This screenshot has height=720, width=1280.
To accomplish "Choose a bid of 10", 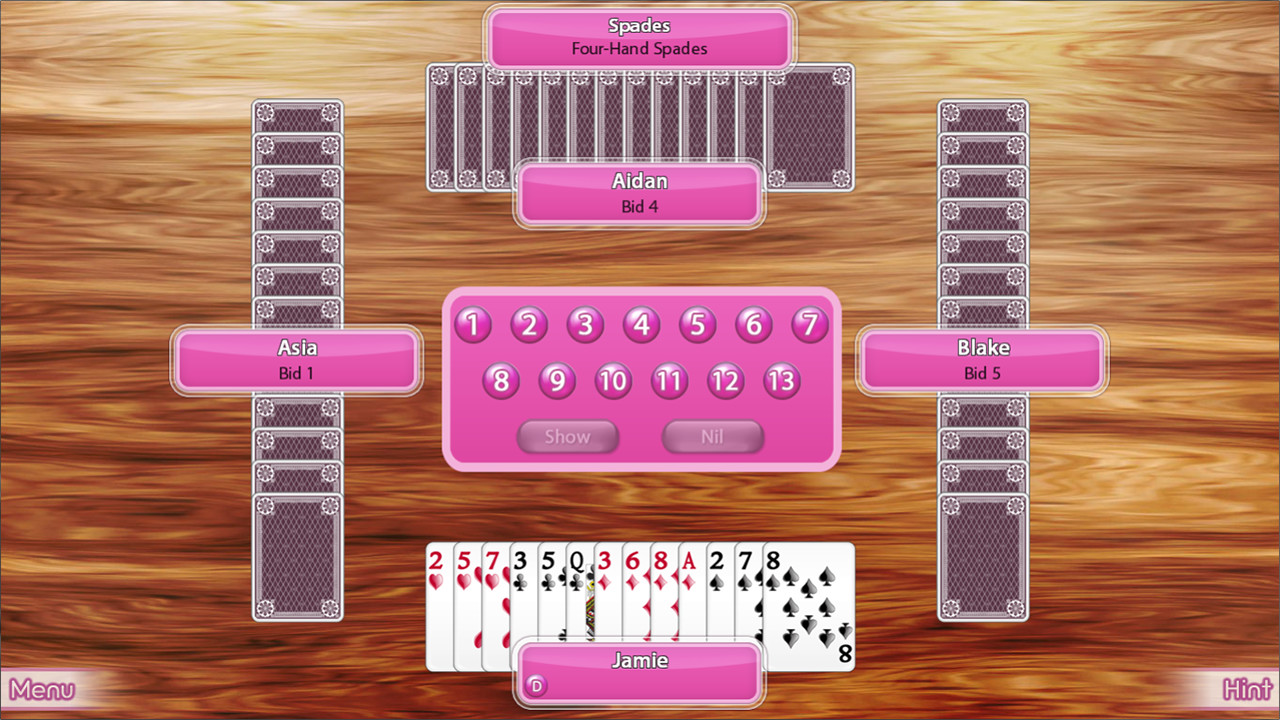I will coord(613,381).
